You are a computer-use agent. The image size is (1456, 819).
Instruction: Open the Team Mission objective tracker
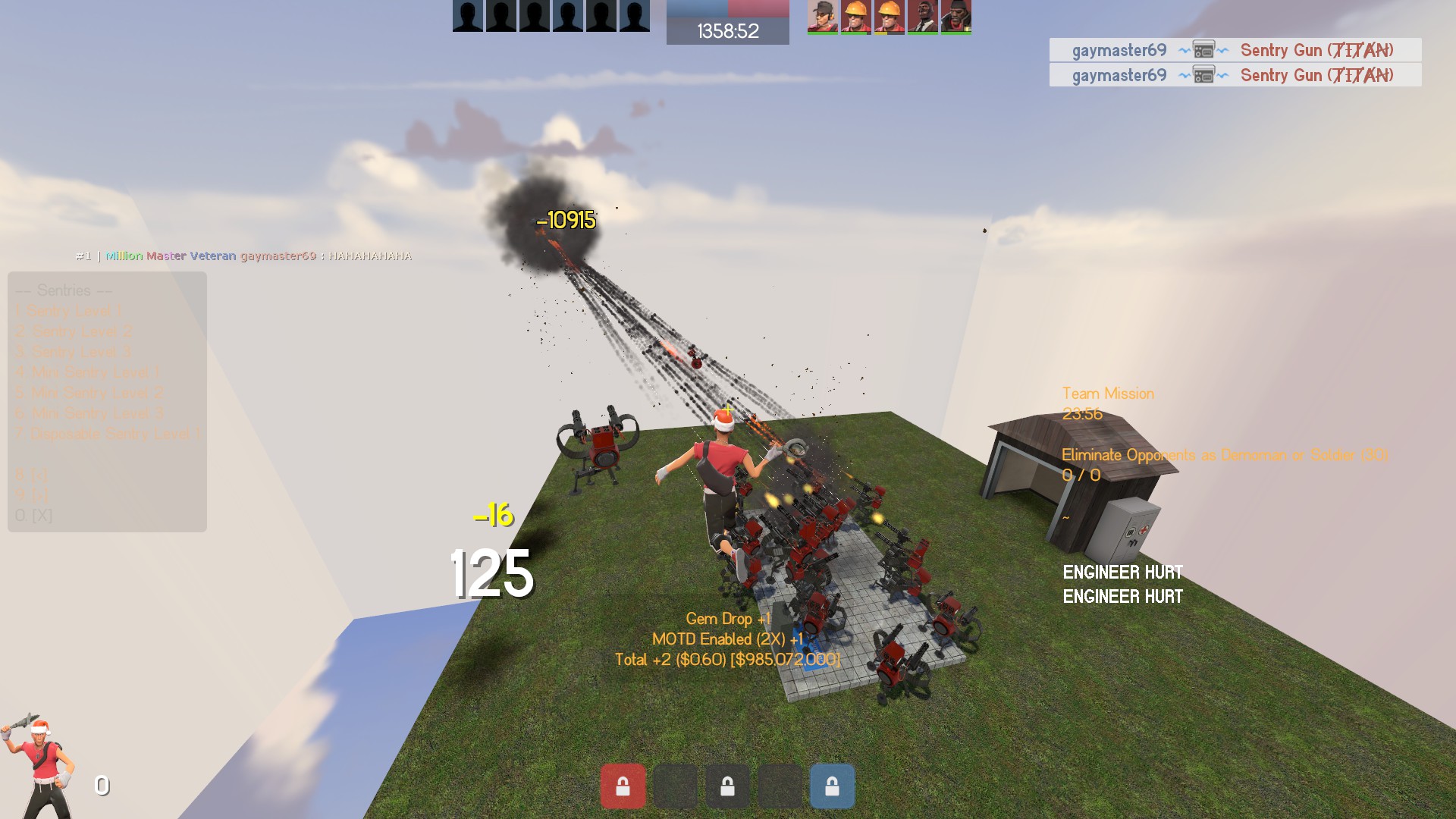pyautogui.click(x=1108, y=394)
